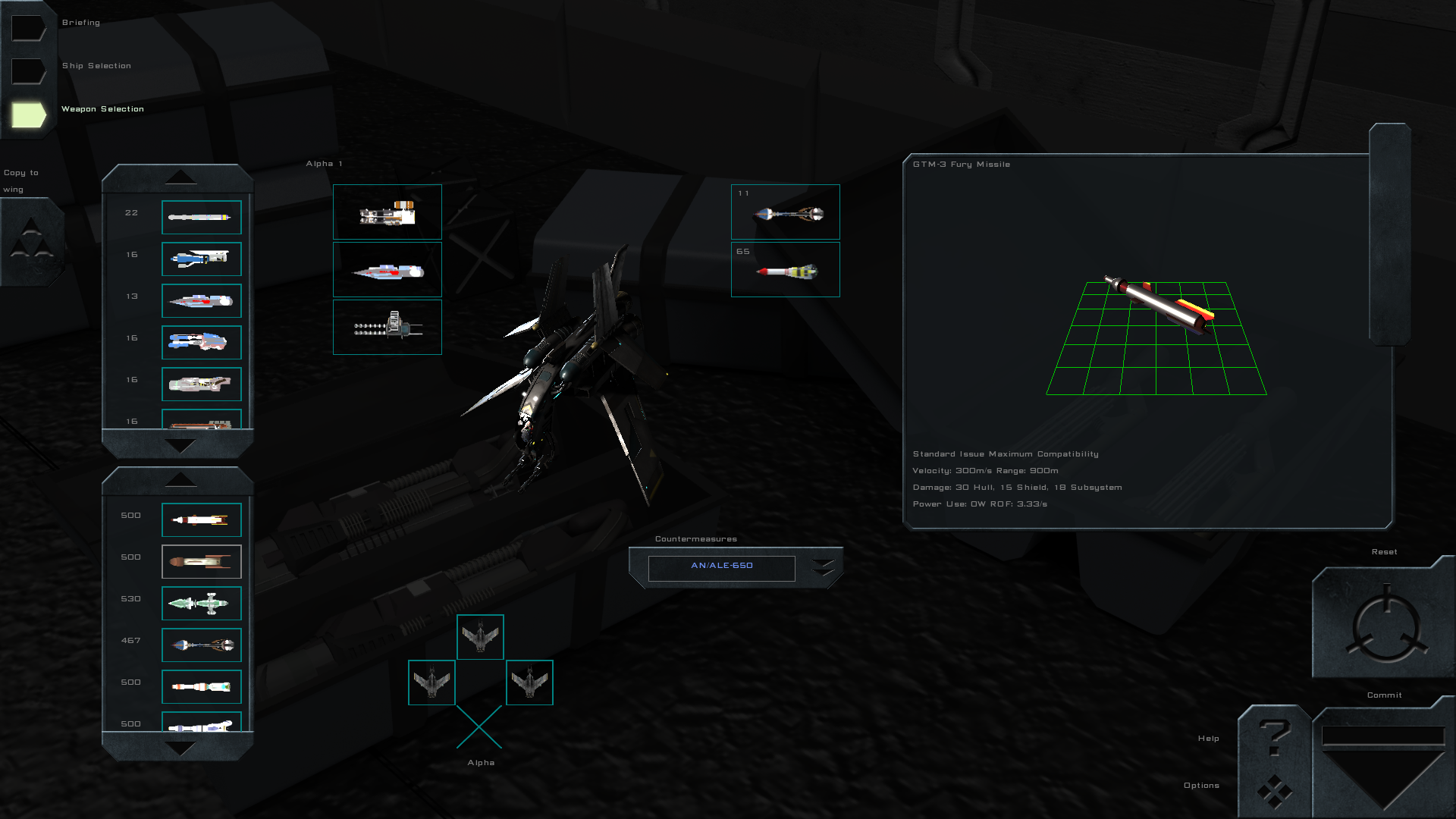Open the Briefing screen
Screen dimensions: 1456x819
[x=29, y=28]
